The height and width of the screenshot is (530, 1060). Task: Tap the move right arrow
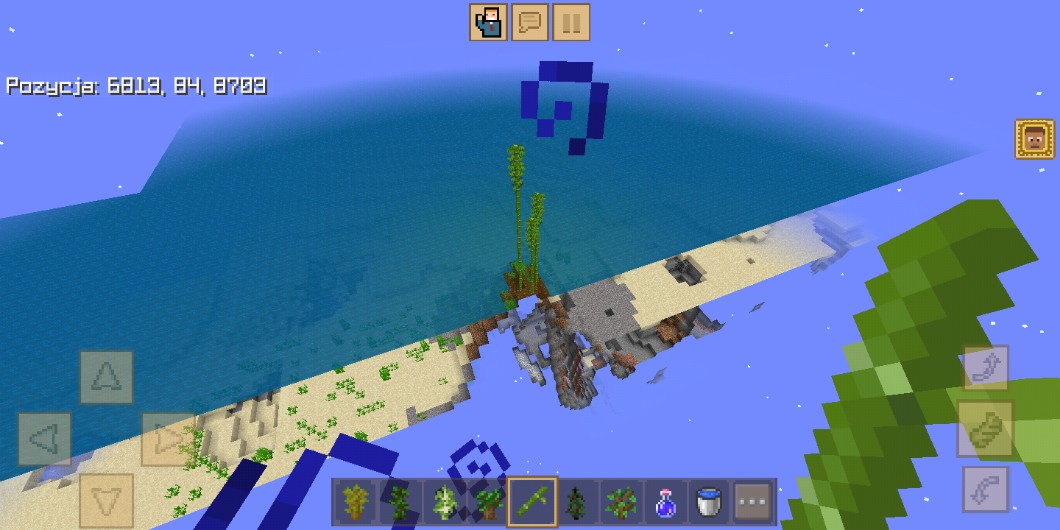coord(167,439)
